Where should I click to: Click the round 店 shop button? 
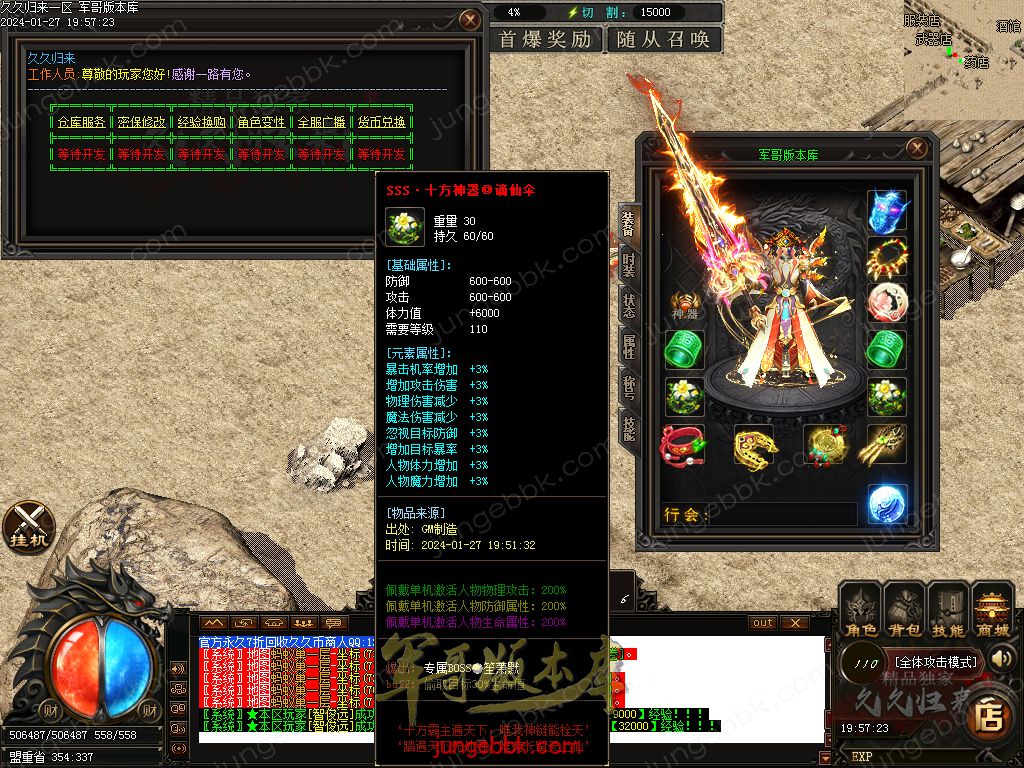(990, 714)
